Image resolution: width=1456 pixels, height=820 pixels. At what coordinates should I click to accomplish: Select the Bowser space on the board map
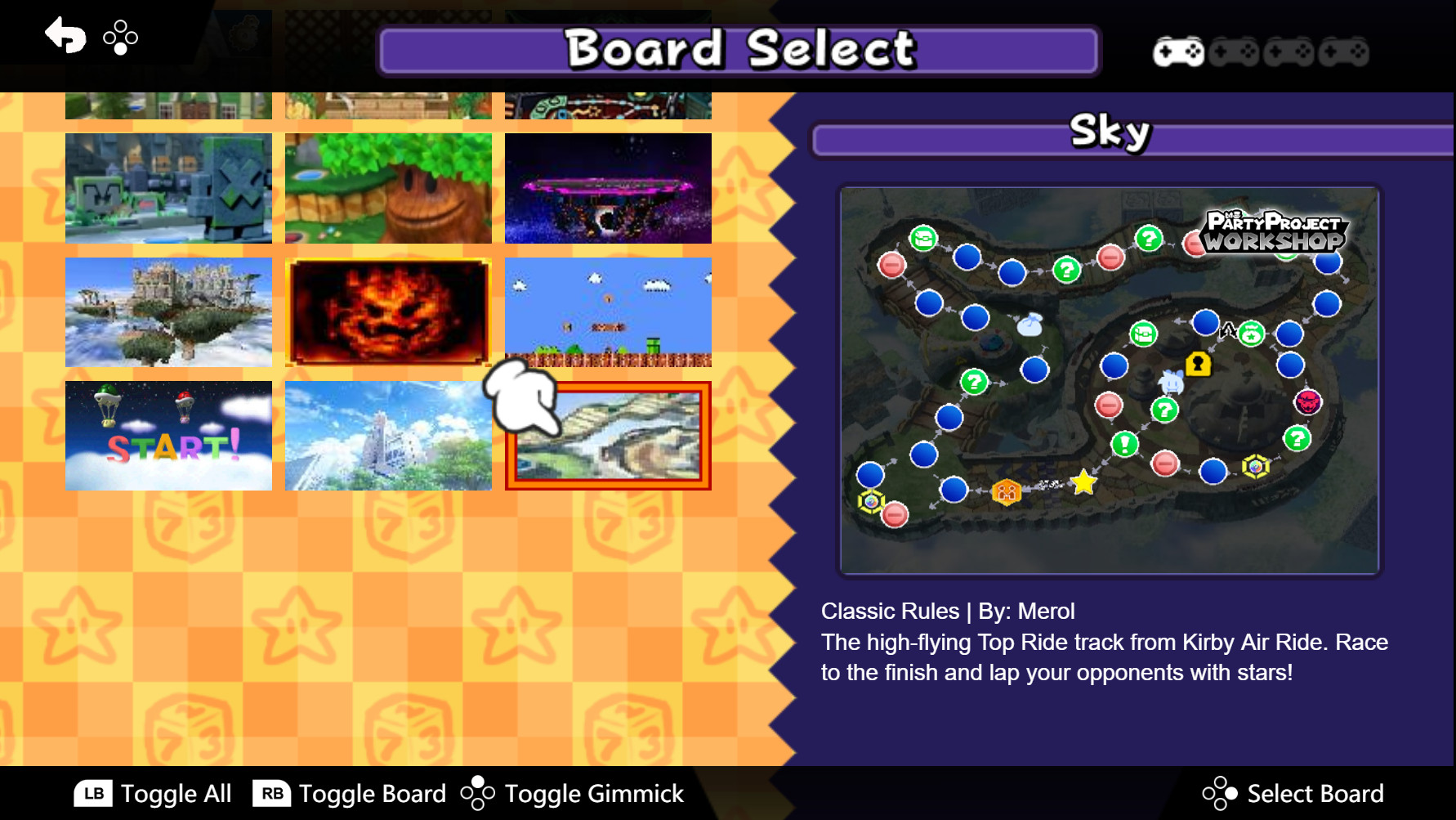1307,403
